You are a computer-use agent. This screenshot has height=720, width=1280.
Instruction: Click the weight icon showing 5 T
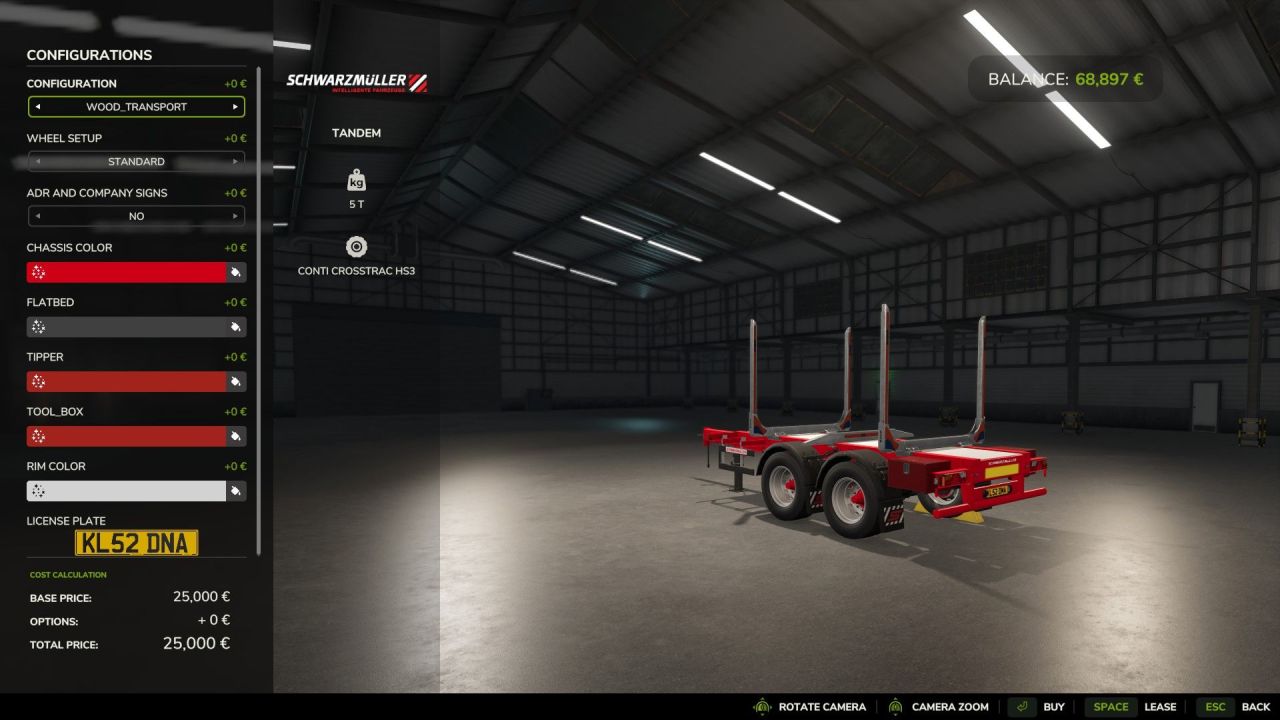pos(356,180)
